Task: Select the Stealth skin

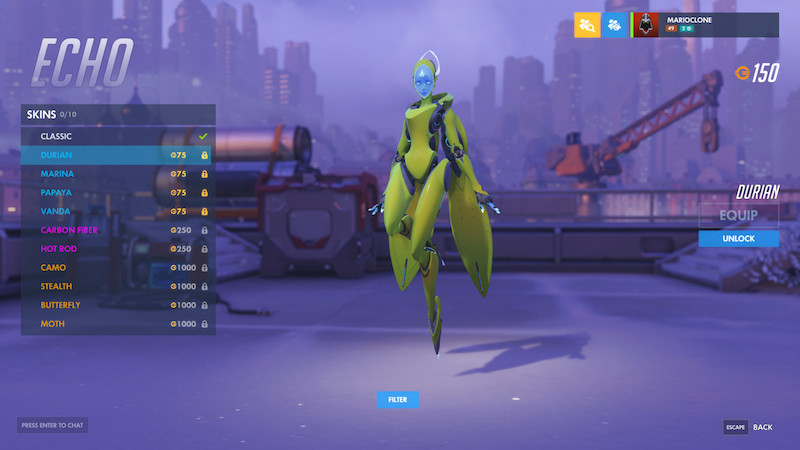Action: click(118, 286)
